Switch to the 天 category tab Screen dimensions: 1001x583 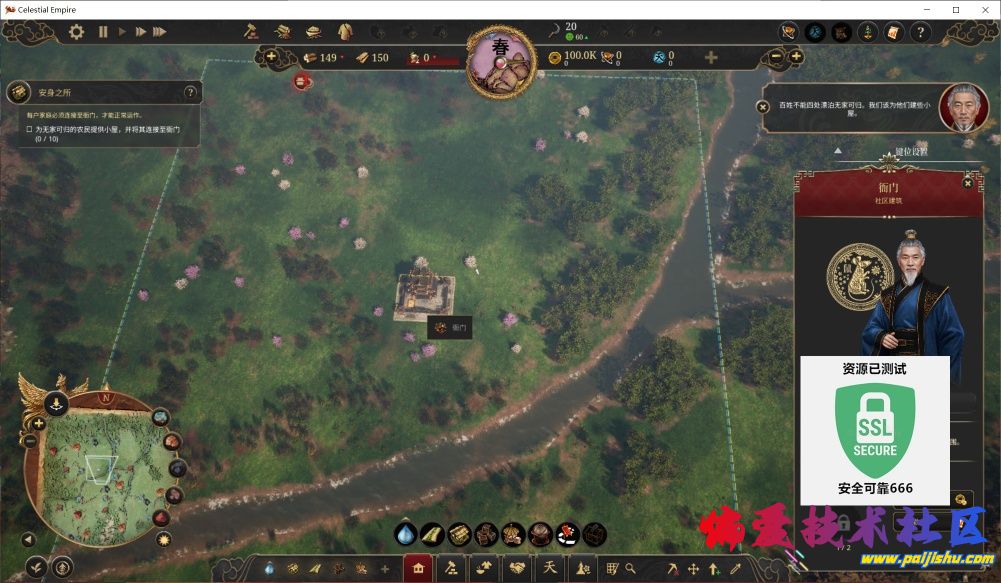coord(549,569)
